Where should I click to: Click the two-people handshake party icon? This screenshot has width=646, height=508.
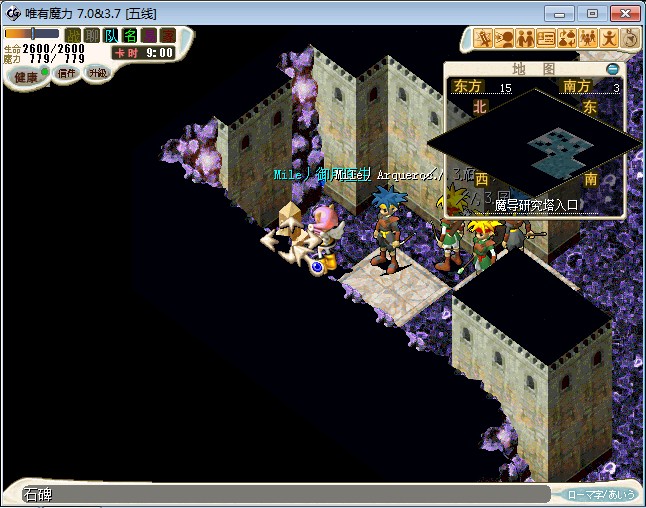pyautogui.click(x=525, y=39)
